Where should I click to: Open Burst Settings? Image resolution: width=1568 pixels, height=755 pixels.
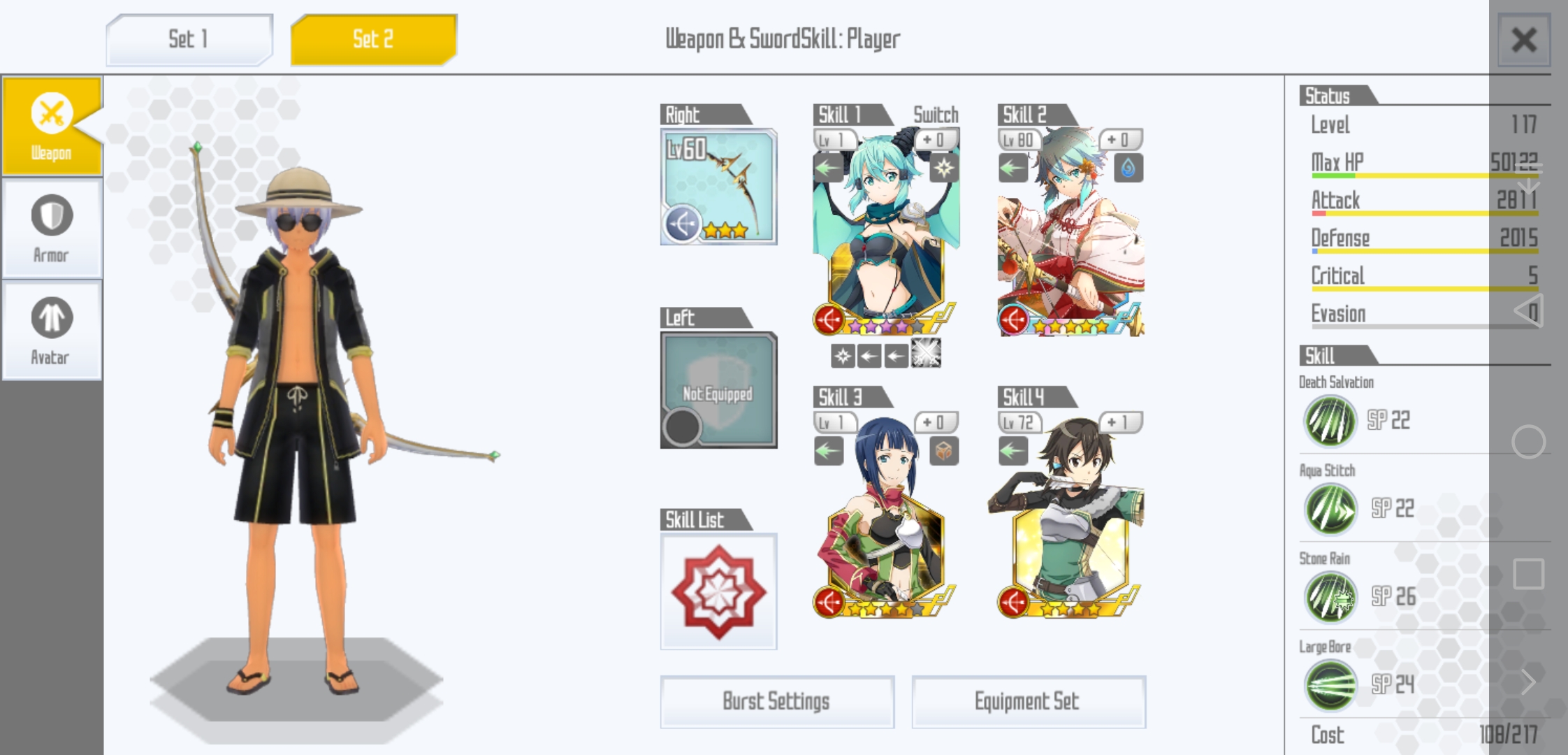coord(778,702)
